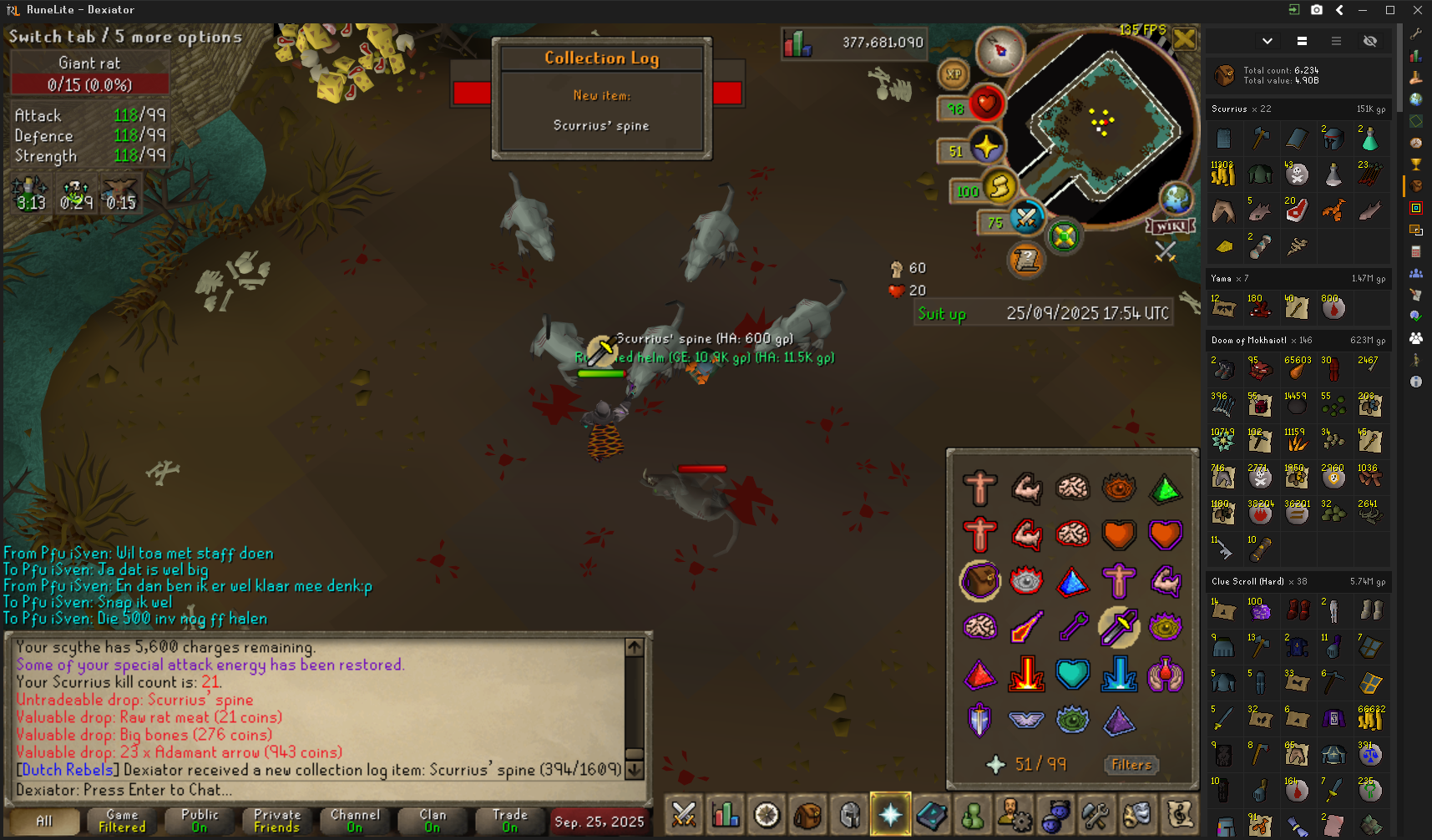Select the Protect Item bag prayer

click(980, 580)
